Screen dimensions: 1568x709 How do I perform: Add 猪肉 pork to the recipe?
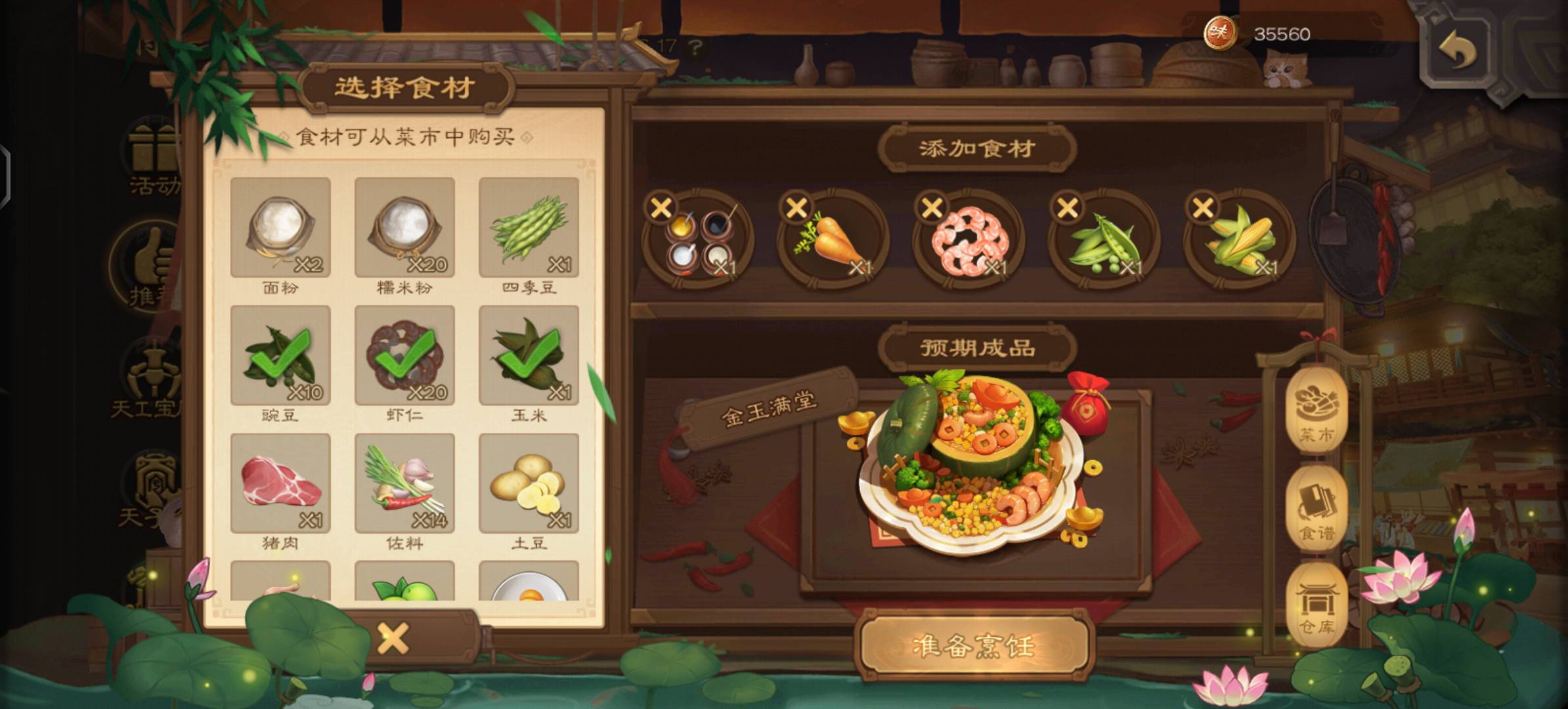(x=280, y=483)
